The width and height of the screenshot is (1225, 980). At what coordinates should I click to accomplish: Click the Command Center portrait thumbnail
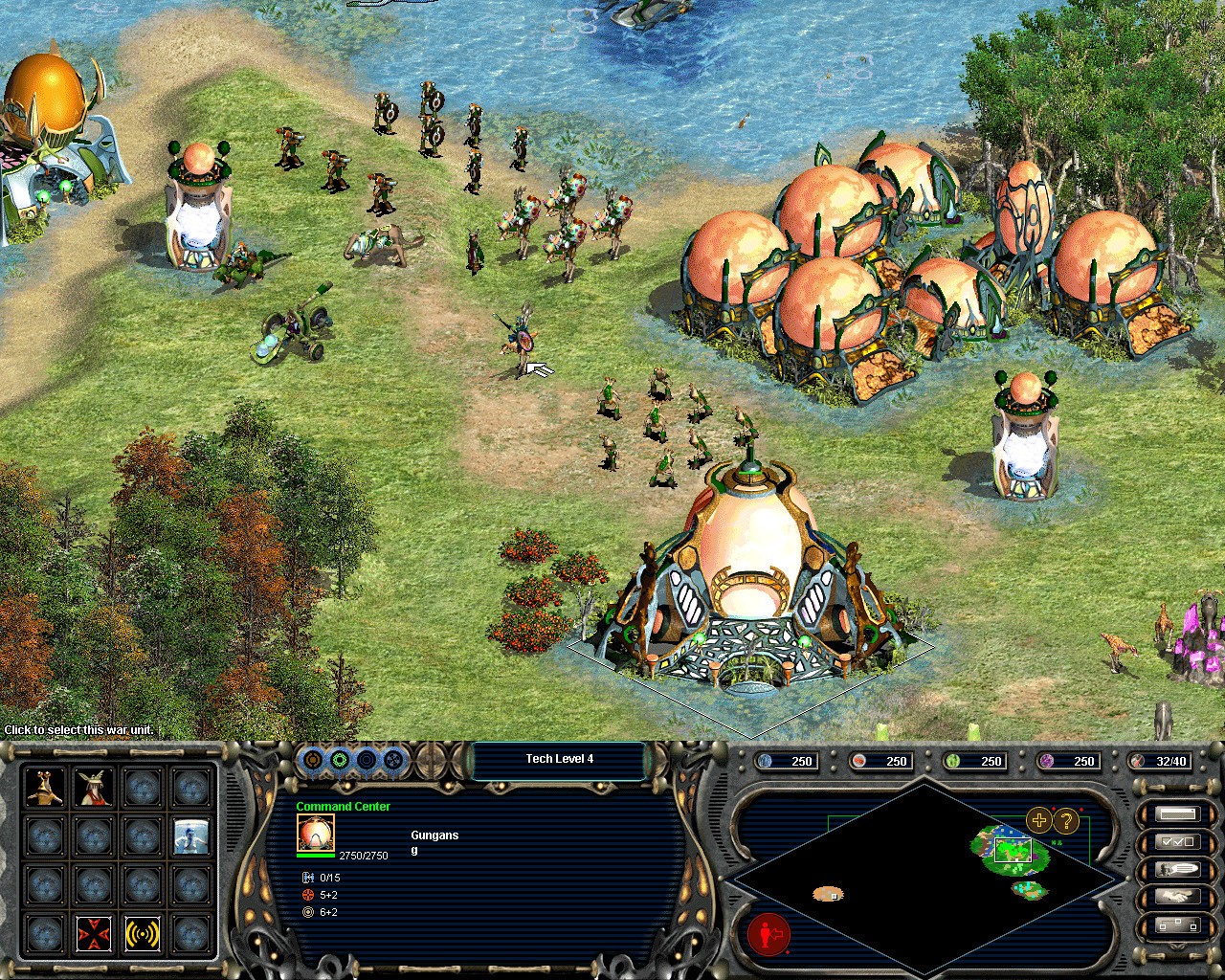[316, 835]
